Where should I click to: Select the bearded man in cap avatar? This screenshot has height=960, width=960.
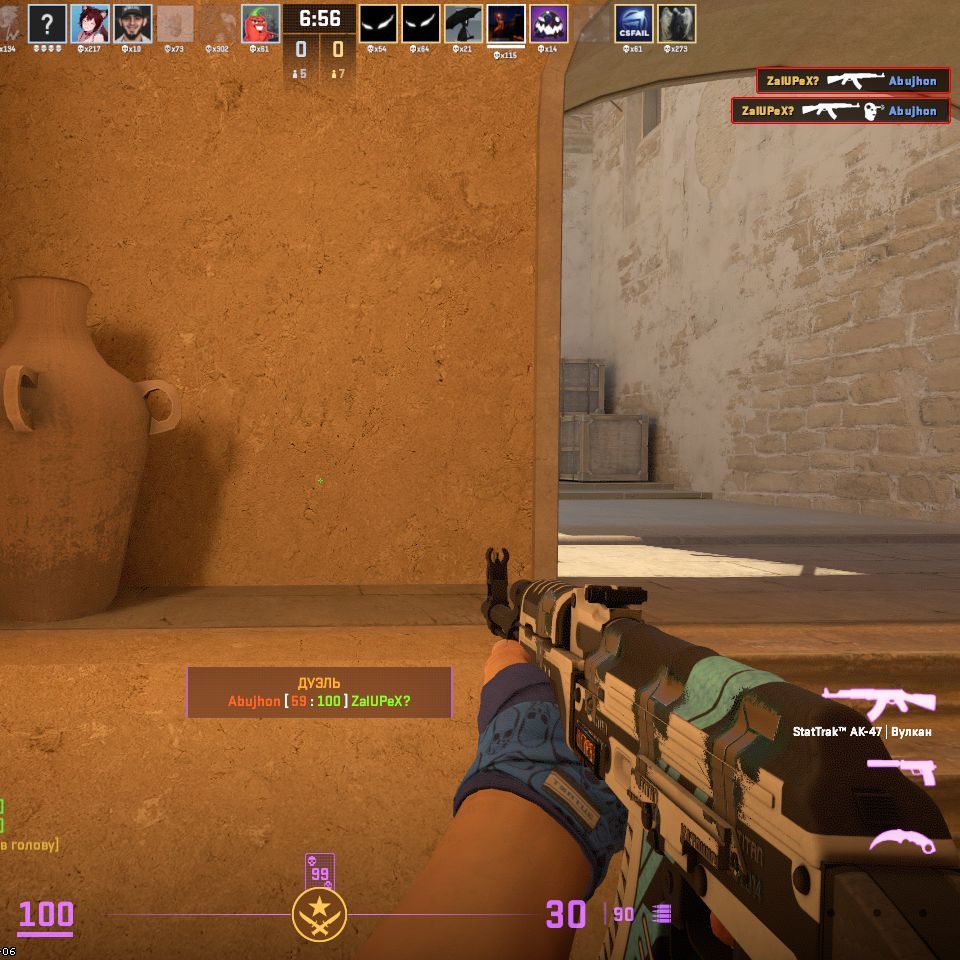pos(133,23)
